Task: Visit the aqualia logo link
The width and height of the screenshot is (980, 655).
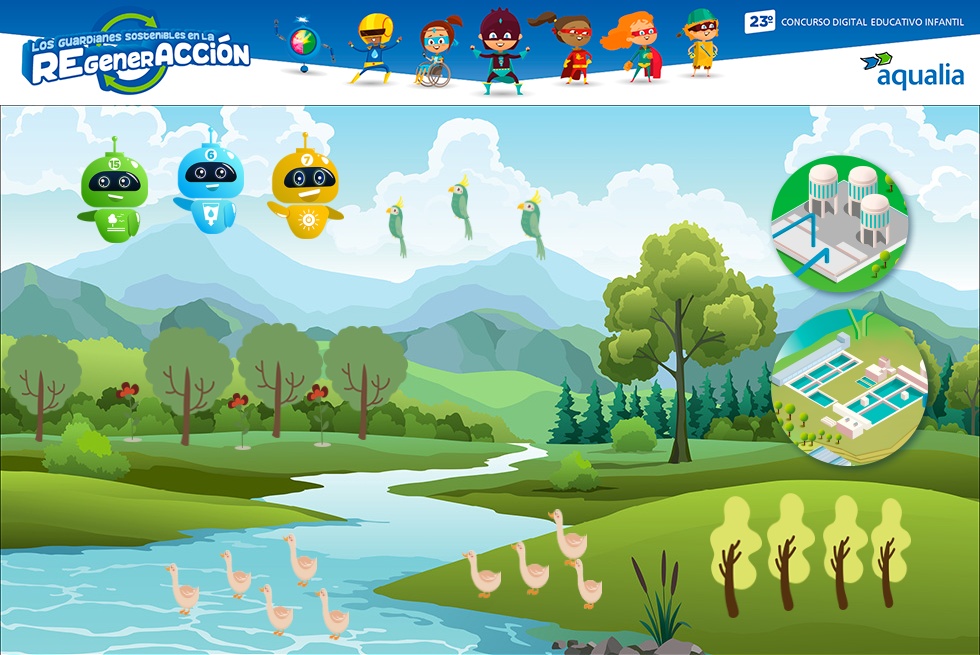Action: pos(911,69)
